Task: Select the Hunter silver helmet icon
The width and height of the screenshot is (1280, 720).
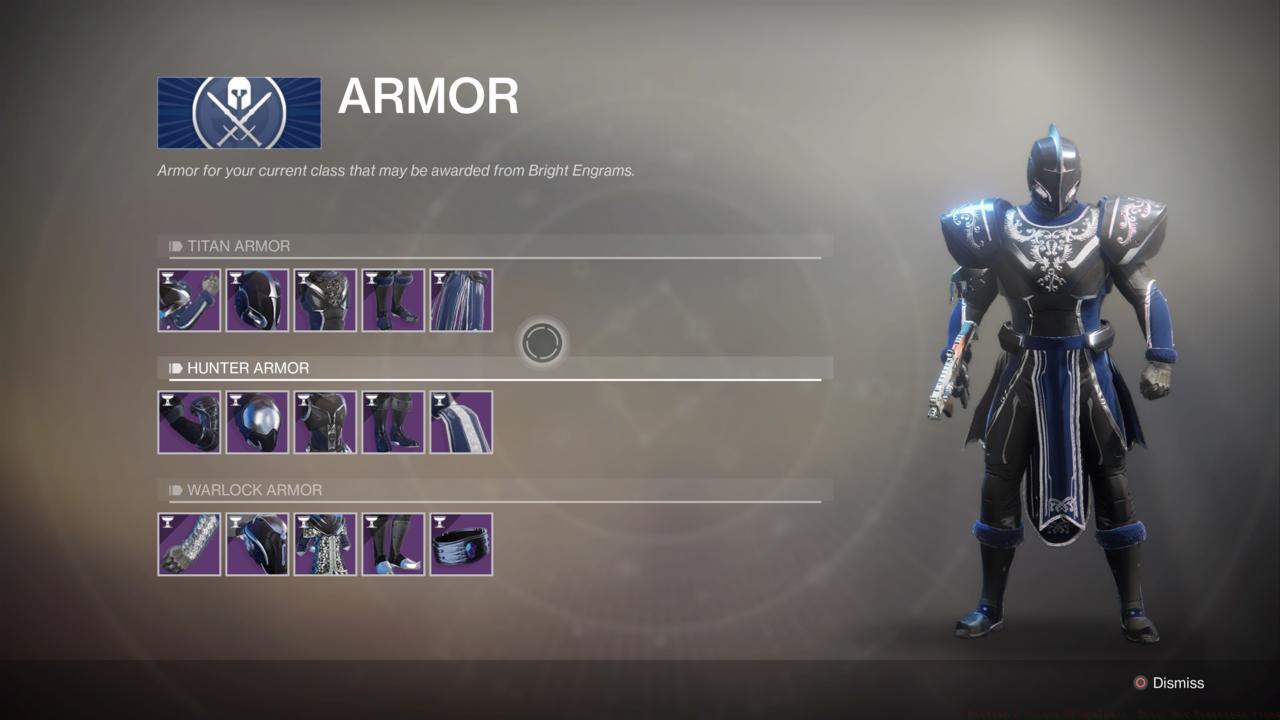Action: pos(257,422)
